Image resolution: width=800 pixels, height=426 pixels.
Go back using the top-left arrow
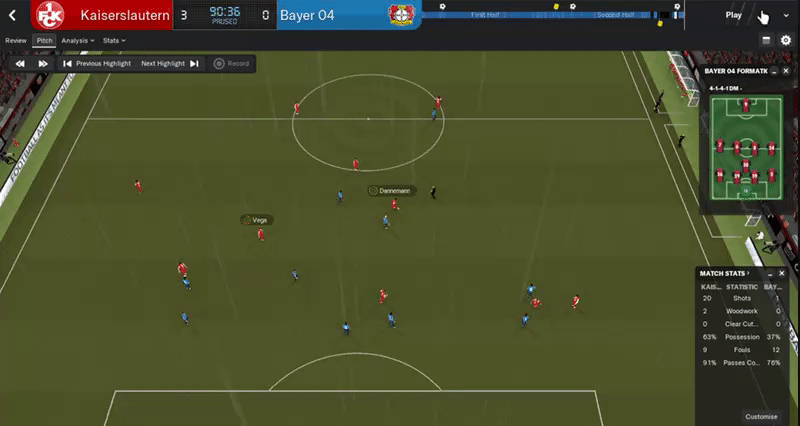[13, 15]
